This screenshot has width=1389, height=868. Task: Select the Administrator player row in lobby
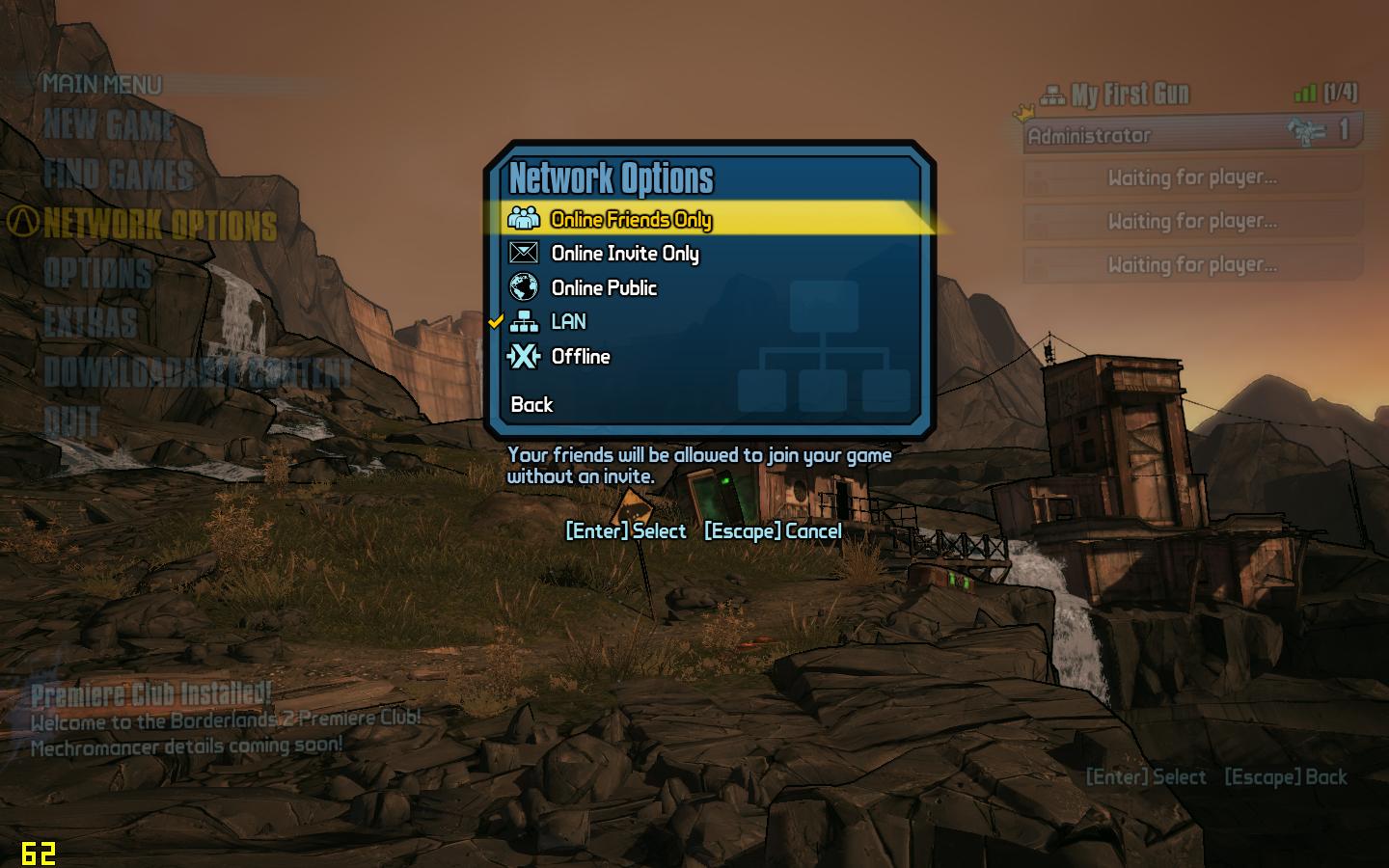click(1191, 134)
